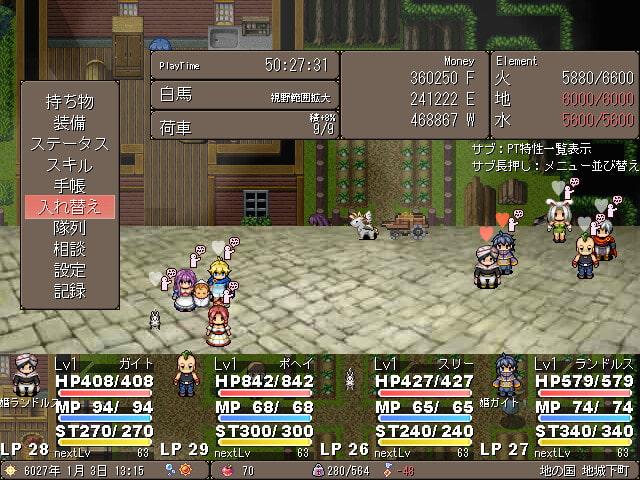This screenshot has width=640, height=480.
Task: Select 記録 save record entry
Action: [x=69, y=291]
